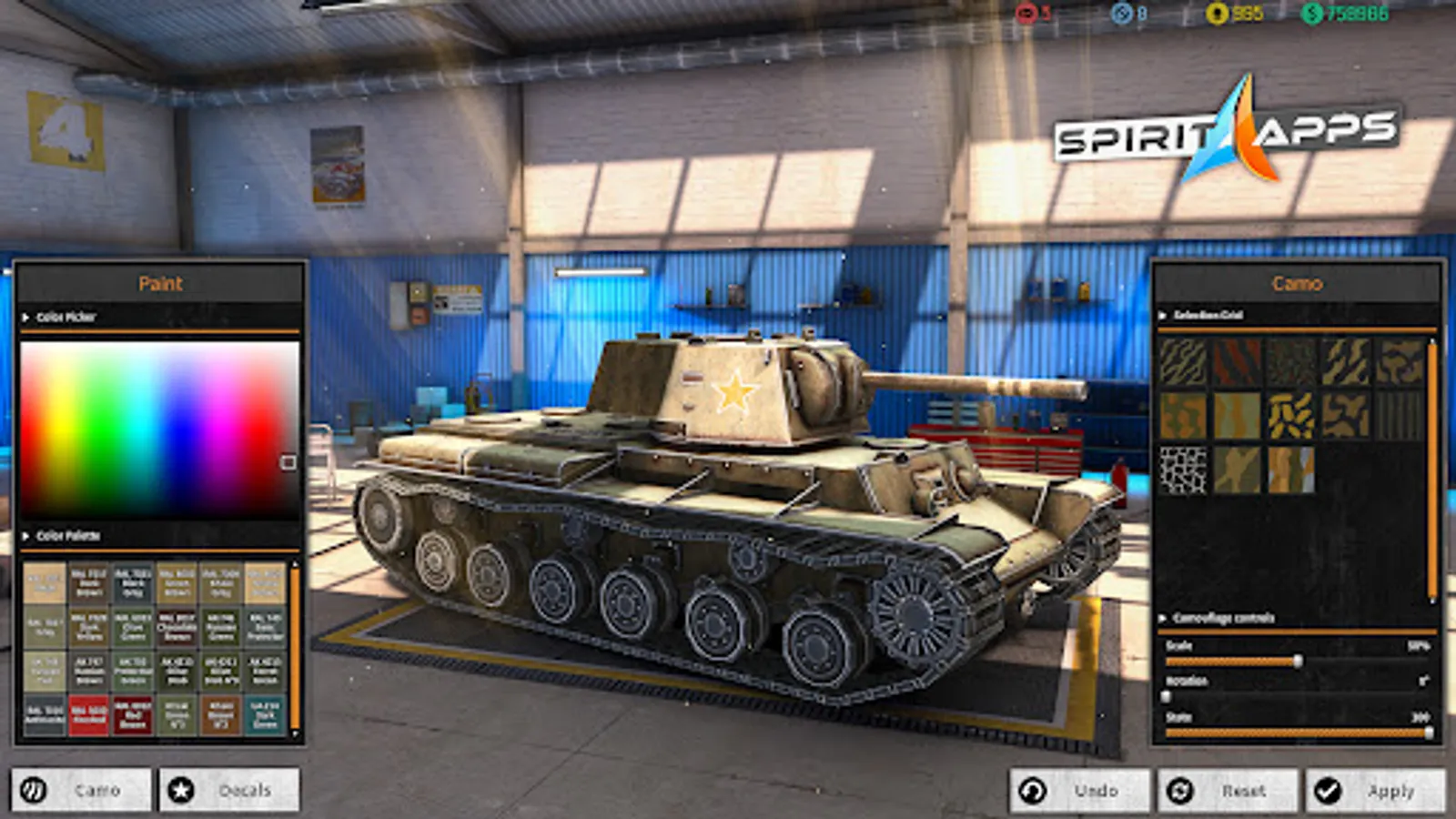Expand the Camouflage controls section
Viewport: 1456px width, 819px height.
[1163, 617]
